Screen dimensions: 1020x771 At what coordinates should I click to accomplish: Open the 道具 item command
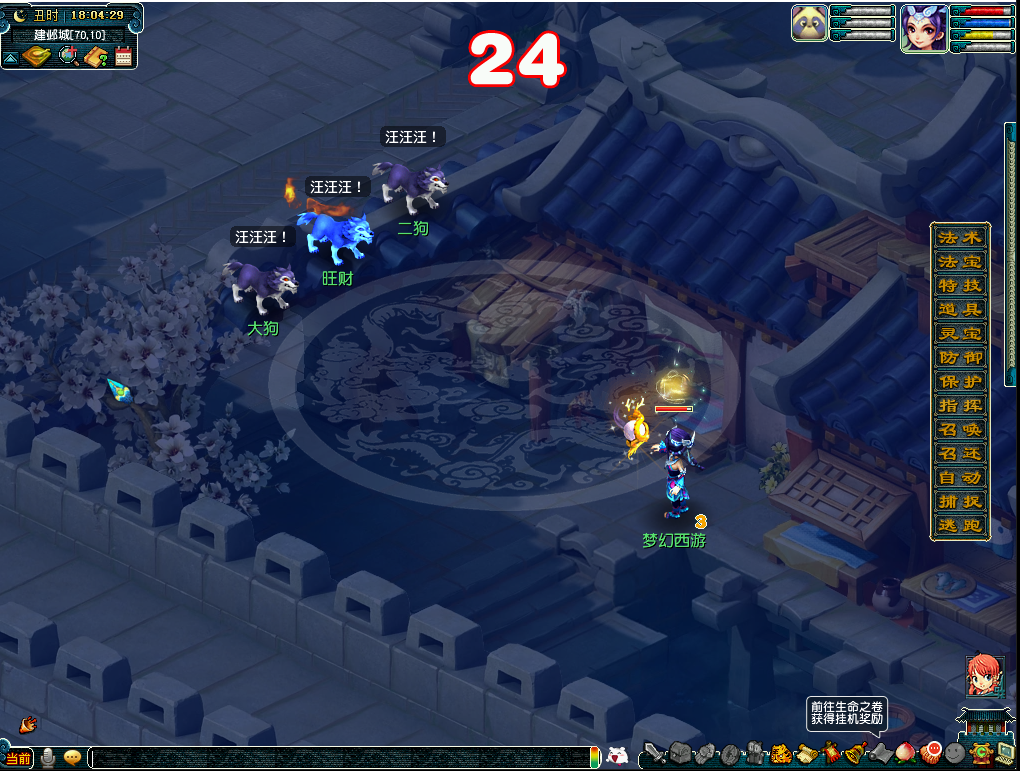point(961,310)
